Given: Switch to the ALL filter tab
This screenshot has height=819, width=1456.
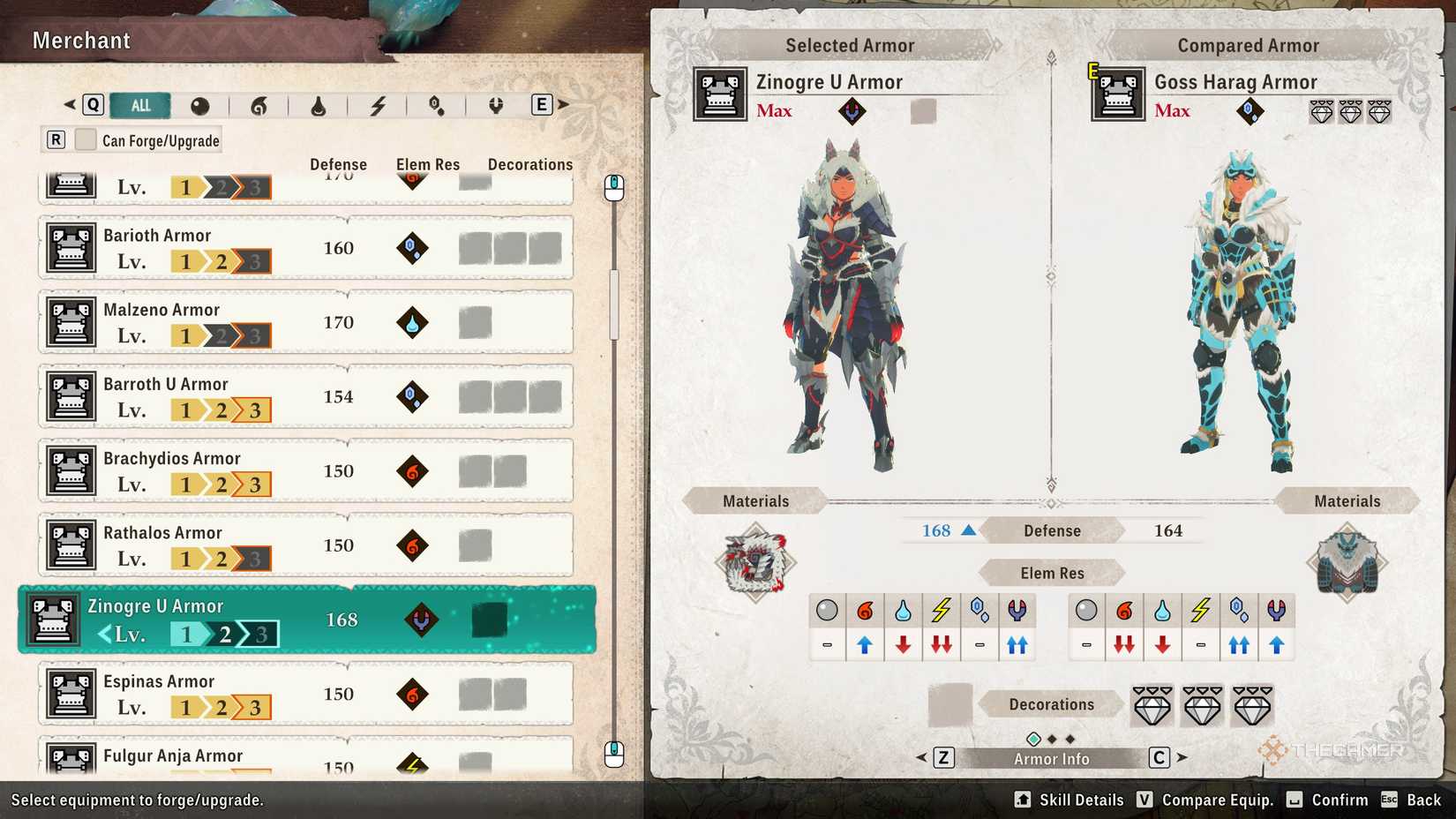Looking at the screenshot, I should (139, 104).
